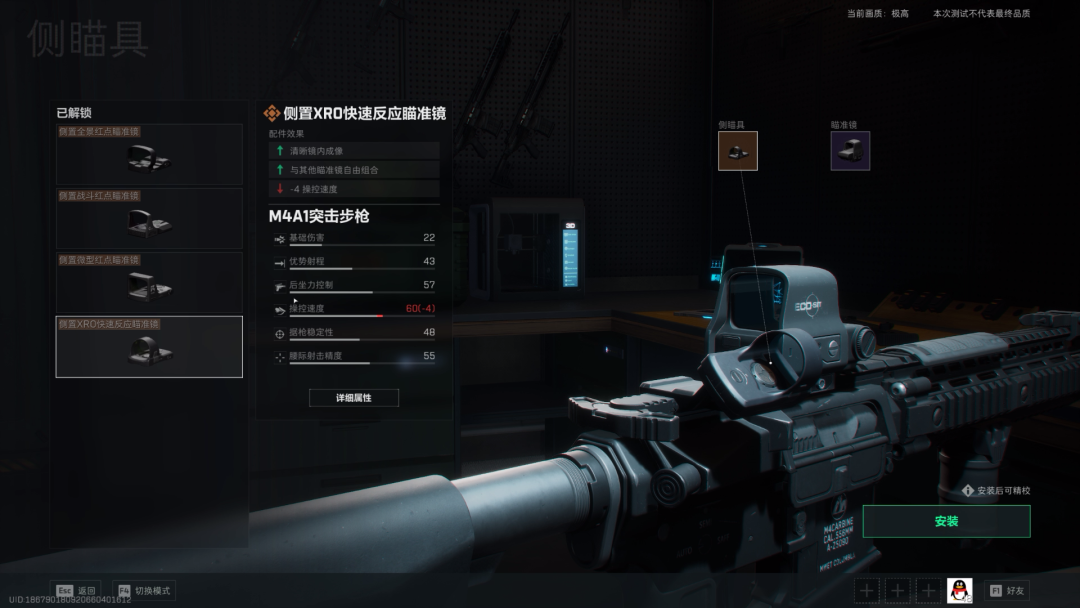Select the 侧瞄具 attachment slot icon
Viewport: 1080px width, 608px height.
pos(738,151)
